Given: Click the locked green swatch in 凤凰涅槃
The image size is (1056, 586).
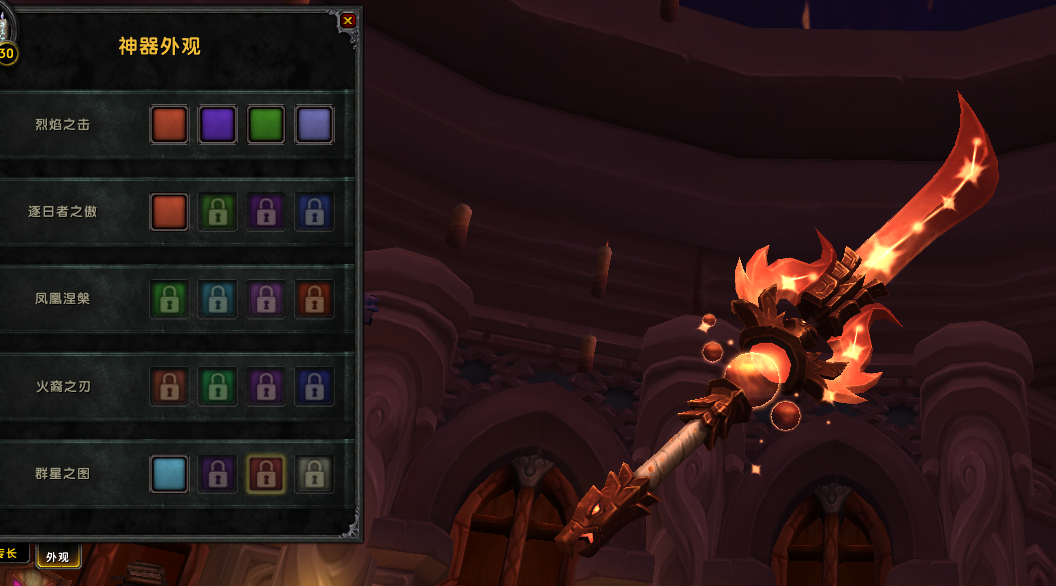Looking at the screenshot, I should (170, 299).
